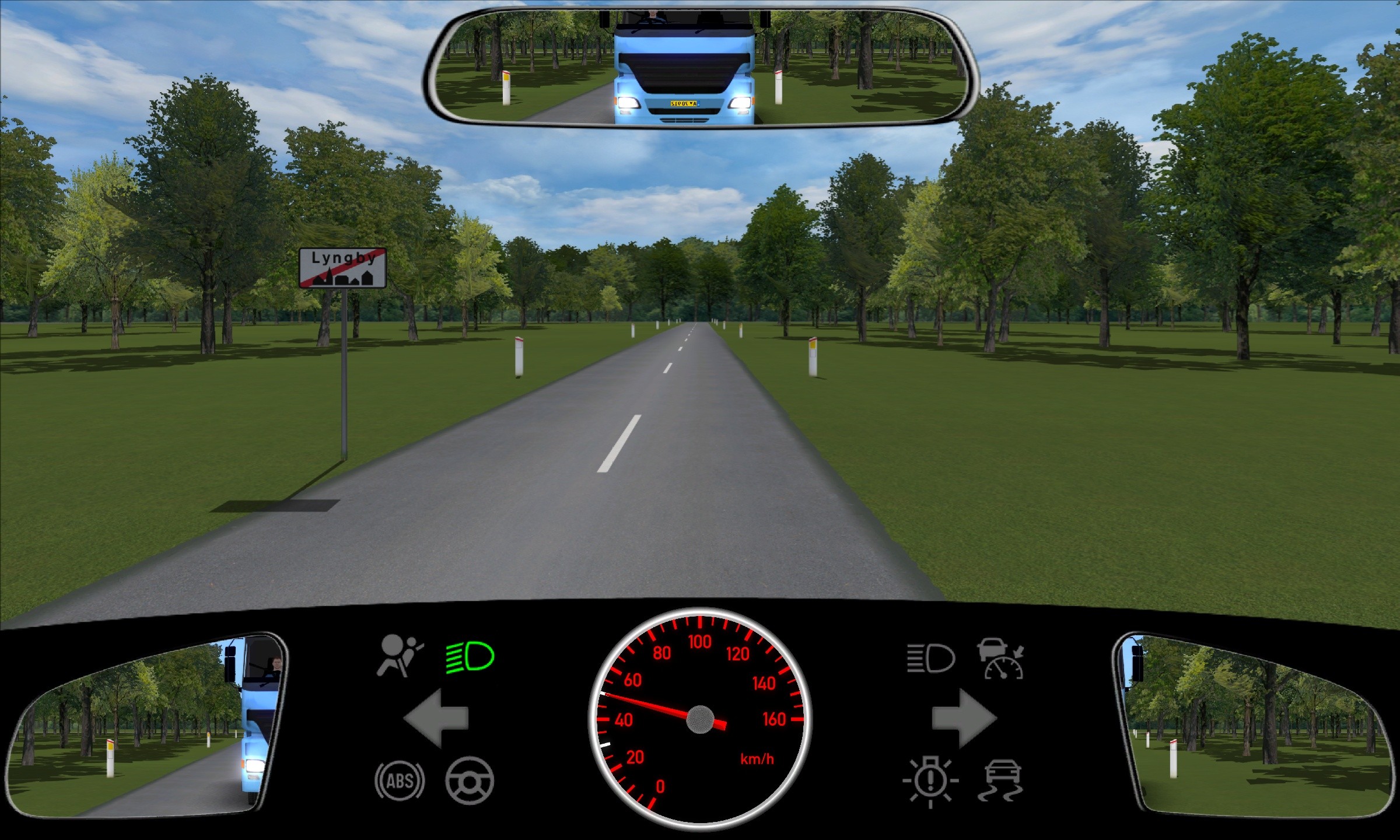Click the steering wheel warning icon
Viewport: 1400px width, 840px height.
pyautogui.click(x=469, y=780)
